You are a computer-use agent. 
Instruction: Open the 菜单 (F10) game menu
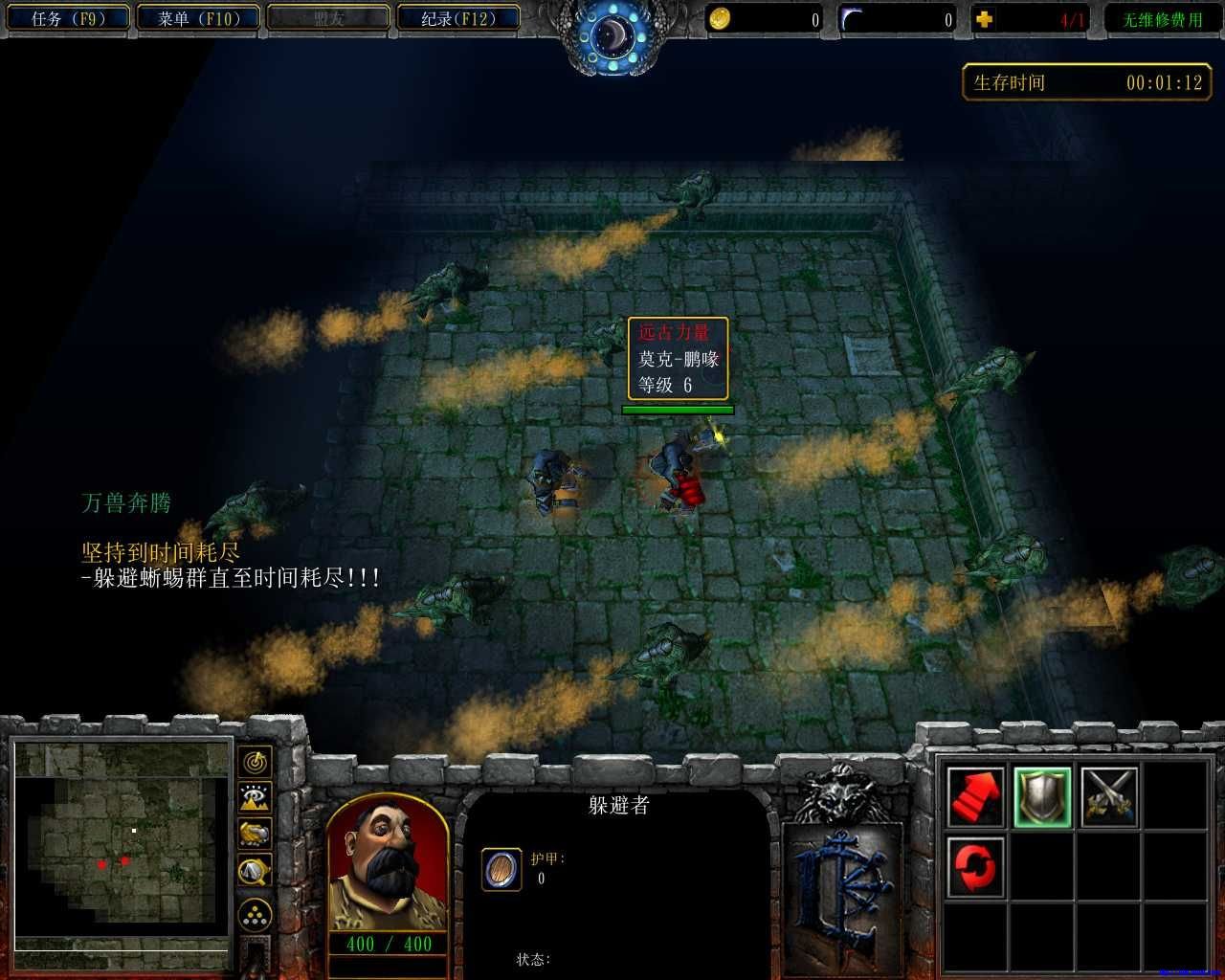point(197,18)
